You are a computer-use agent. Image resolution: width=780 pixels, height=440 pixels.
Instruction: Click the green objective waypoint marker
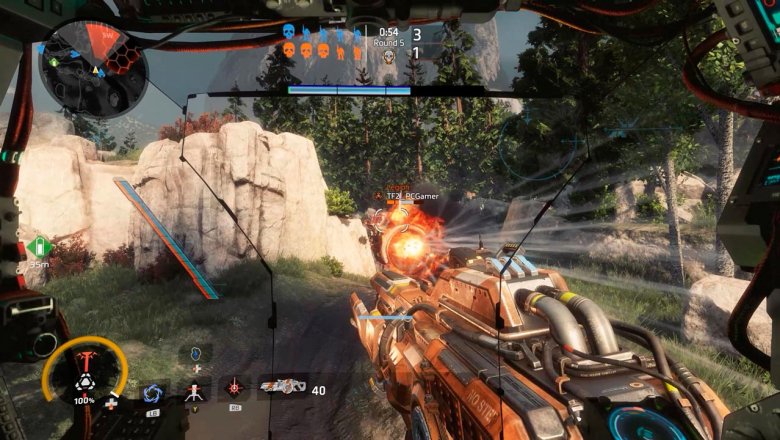(x=40, y=247)
